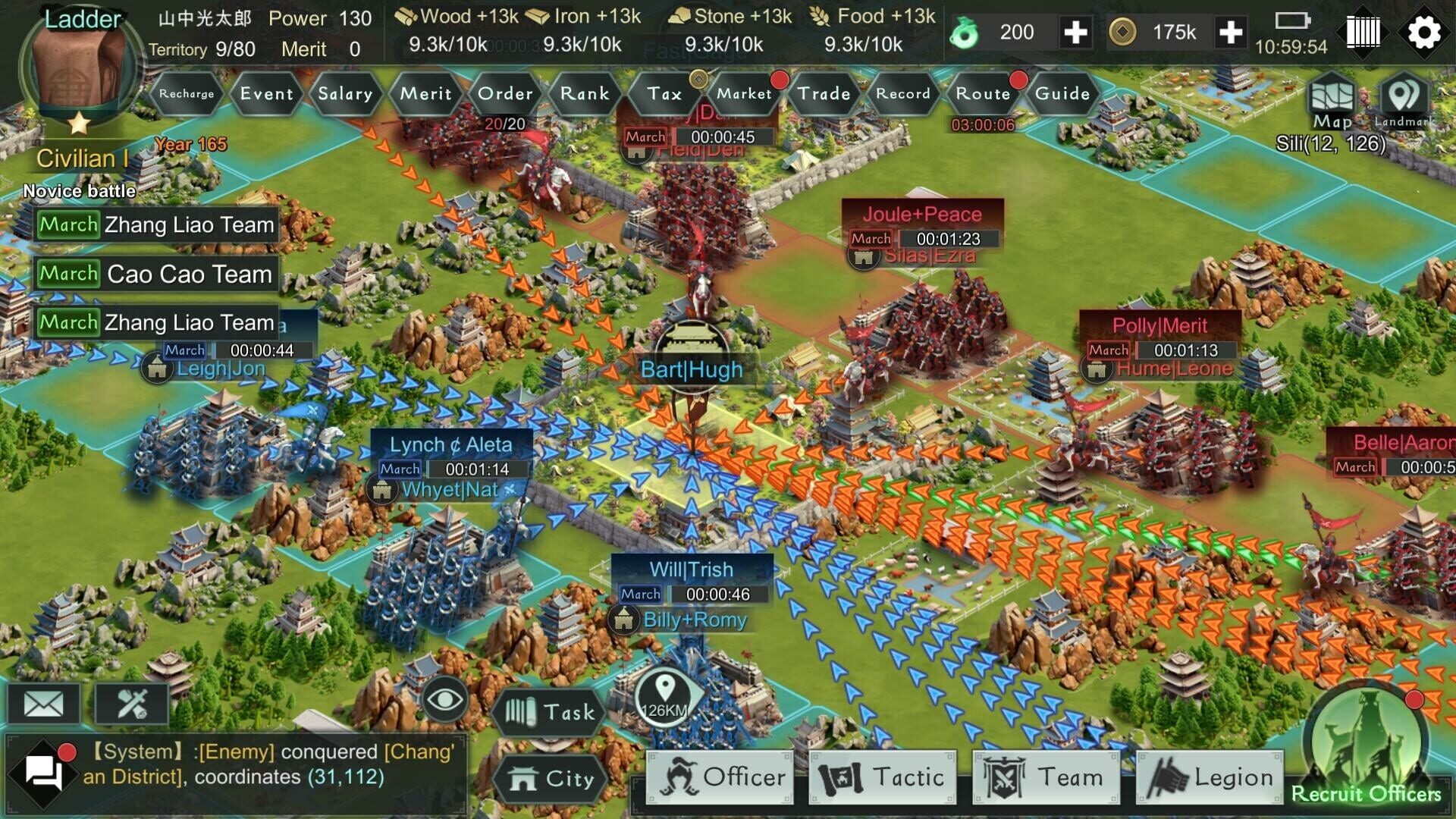Viewport: 1456px width, 819px height.
Task: Open the Route tab with timer
Action: pyautogui.click(x=983, y=94)
